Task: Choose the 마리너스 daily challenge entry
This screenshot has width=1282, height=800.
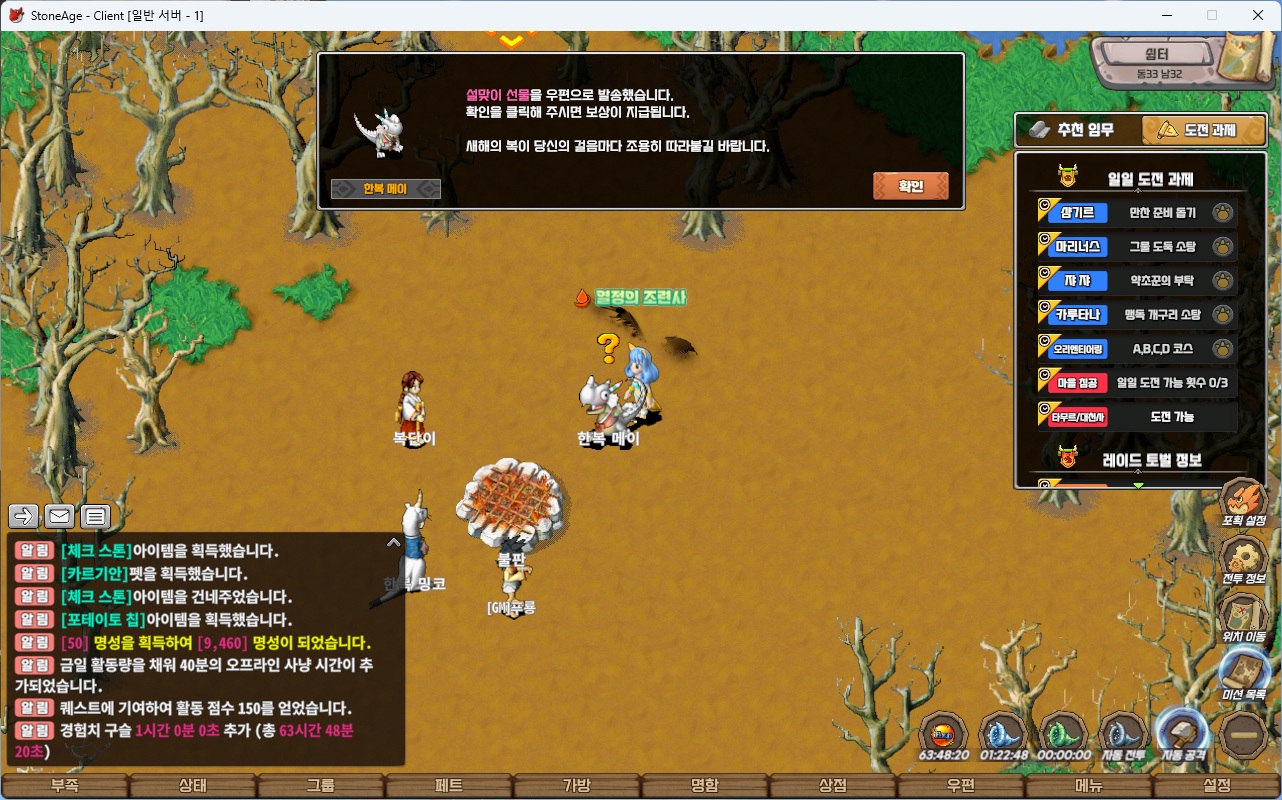Action: click(1137, 246)
